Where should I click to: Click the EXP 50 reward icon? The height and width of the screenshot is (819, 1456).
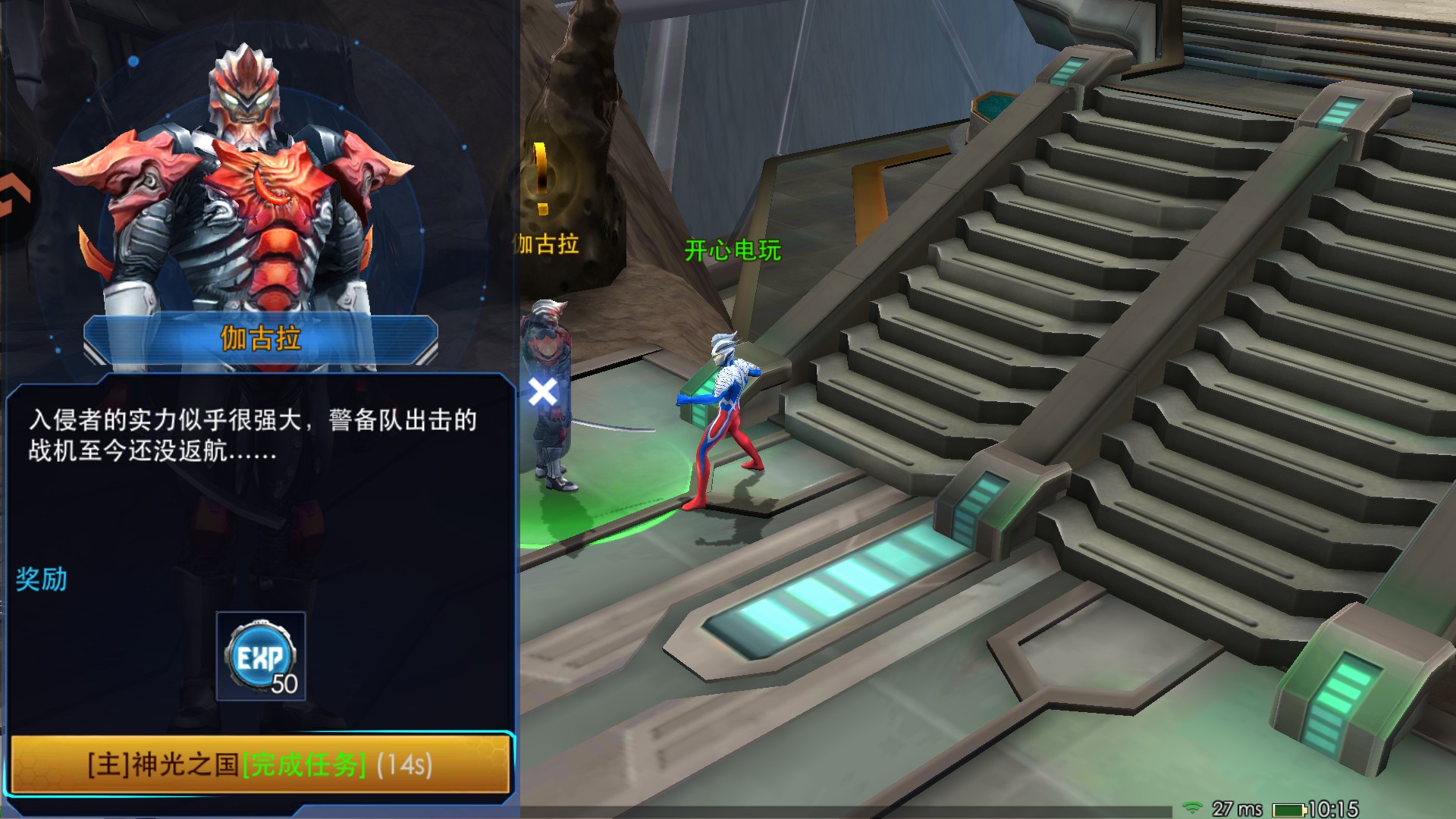tap(260, 654)
